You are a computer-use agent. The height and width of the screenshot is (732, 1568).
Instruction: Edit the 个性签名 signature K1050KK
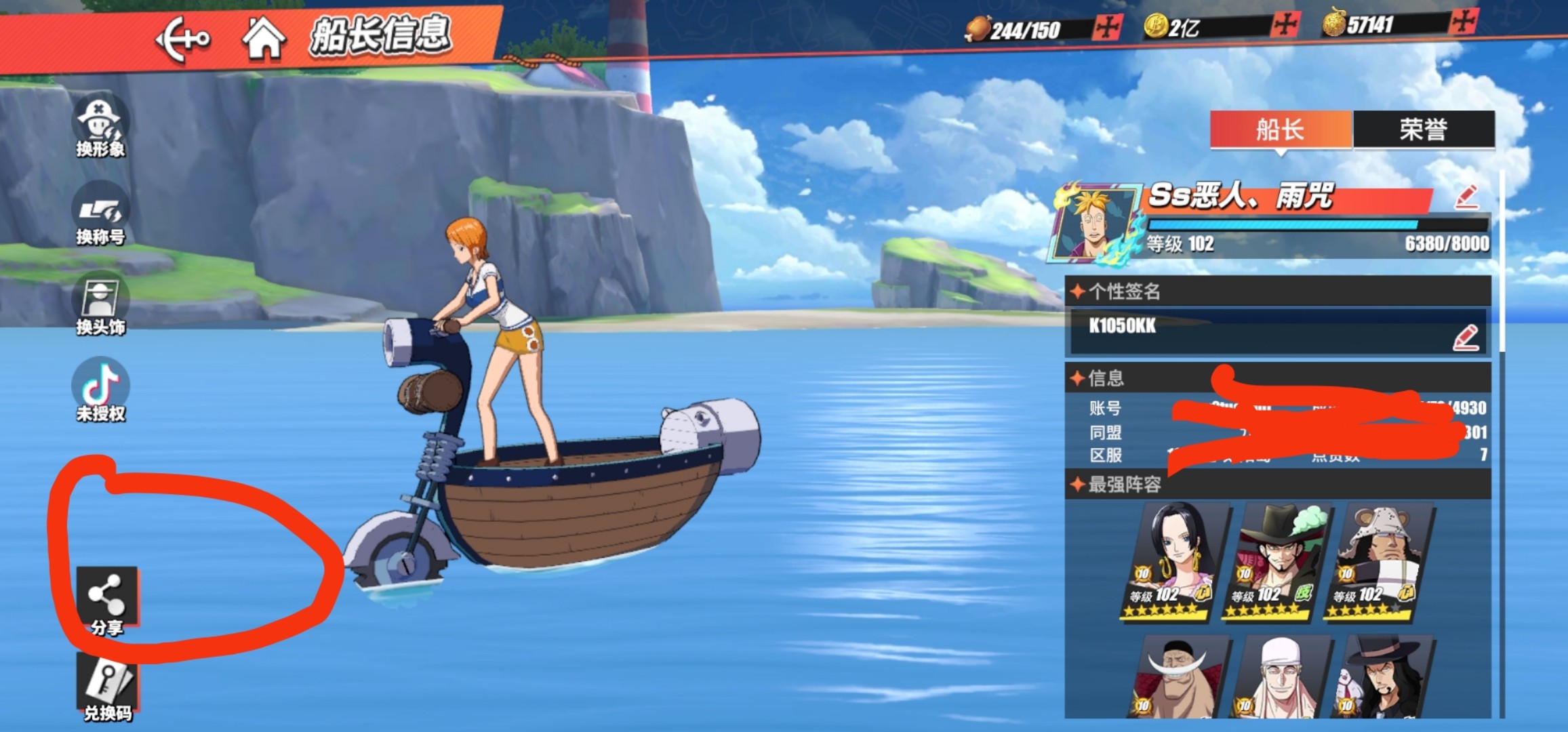point(1466,338)
